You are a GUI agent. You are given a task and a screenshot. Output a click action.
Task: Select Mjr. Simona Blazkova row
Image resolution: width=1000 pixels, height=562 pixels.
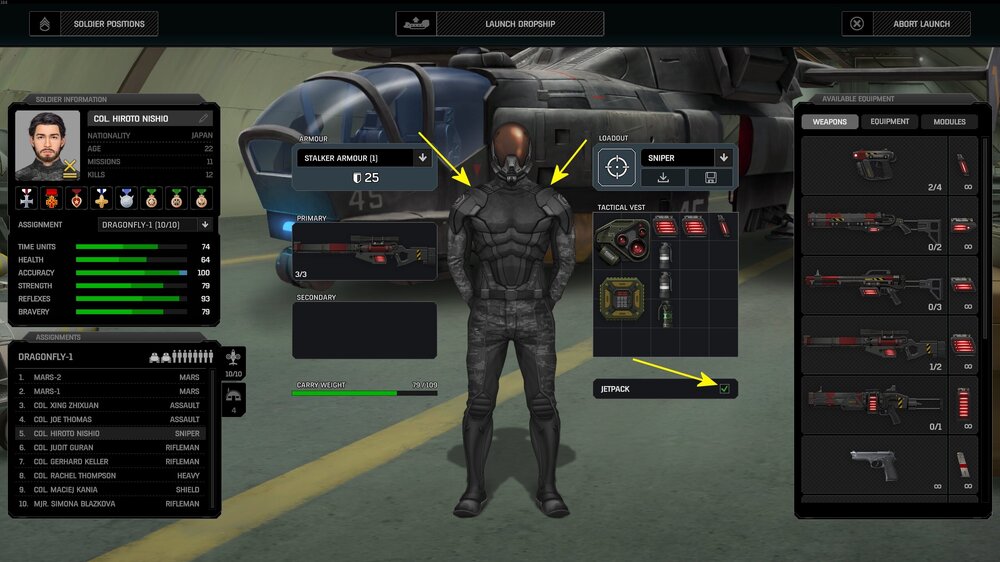[x=75, y=504]
